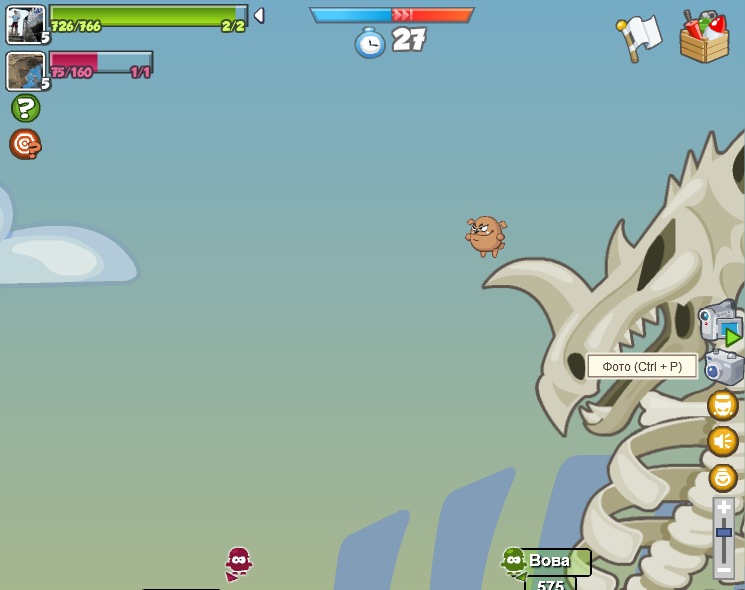
Task: Click the orange round button below the speaker
Action: (x=722, y=477)
